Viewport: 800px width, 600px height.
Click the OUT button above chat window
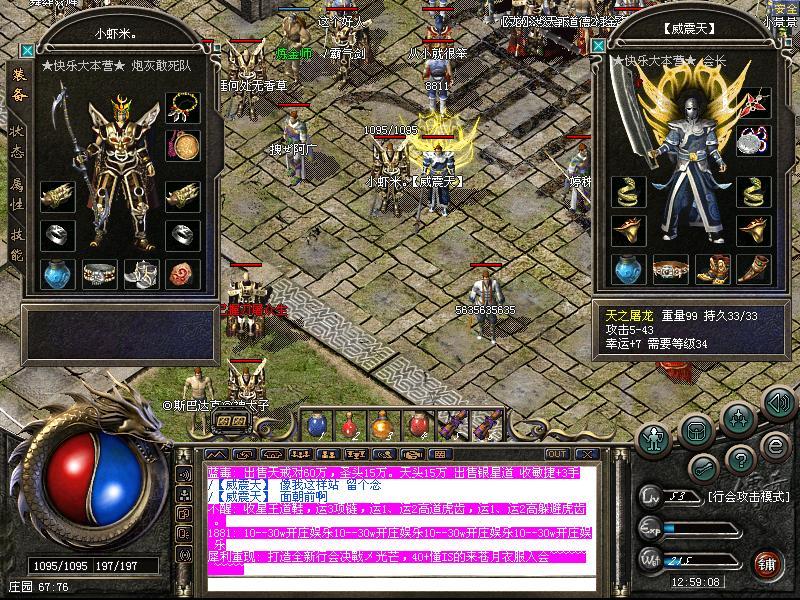[x=557, y=455]
